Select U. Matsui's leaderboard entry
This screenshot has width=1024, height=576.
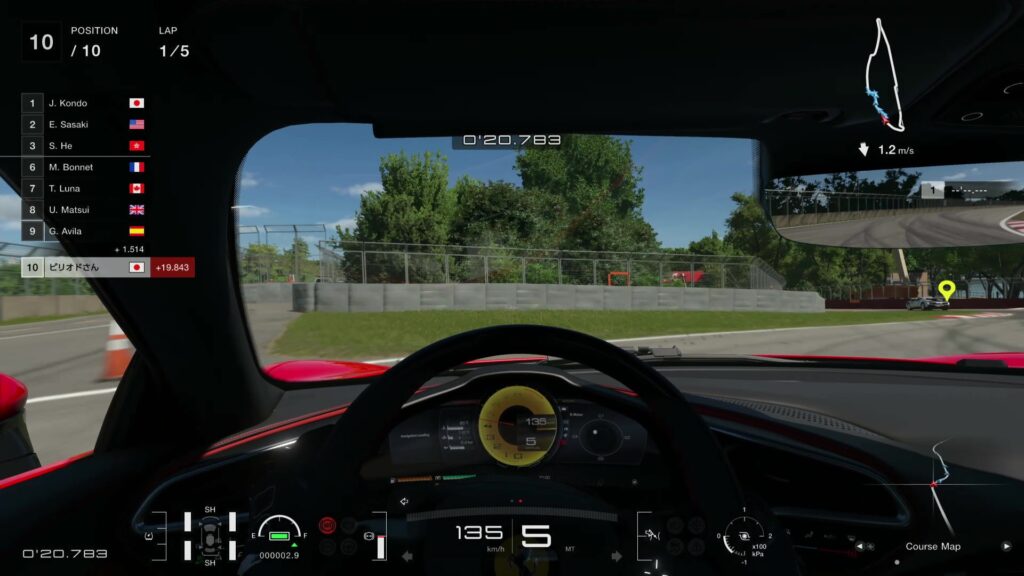(85, 210)
